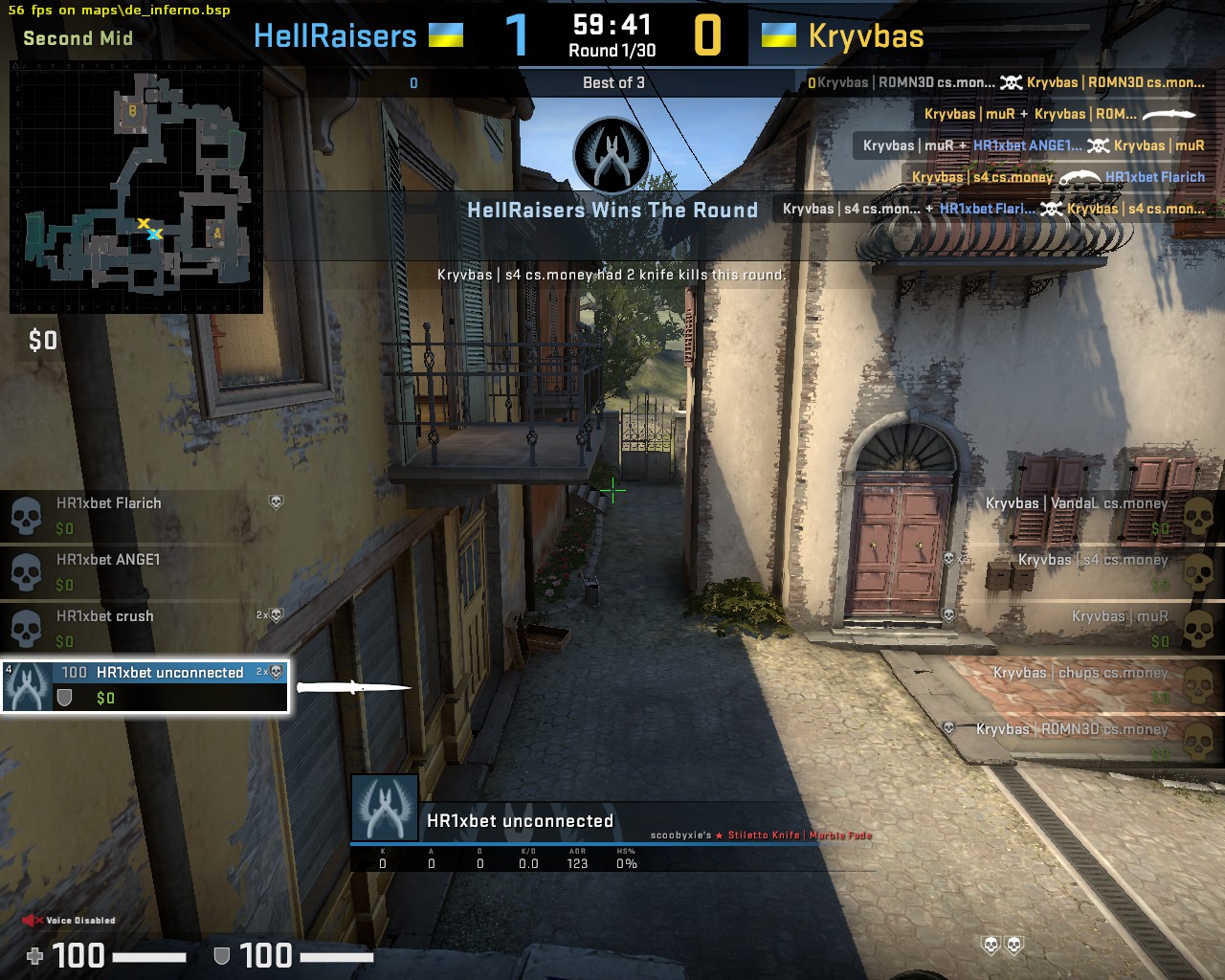Choose Kryvbas | VandaL cs.money player row
Image resolution: width=1225 pixels, height=980 pixels.
tap(1081, 515)
